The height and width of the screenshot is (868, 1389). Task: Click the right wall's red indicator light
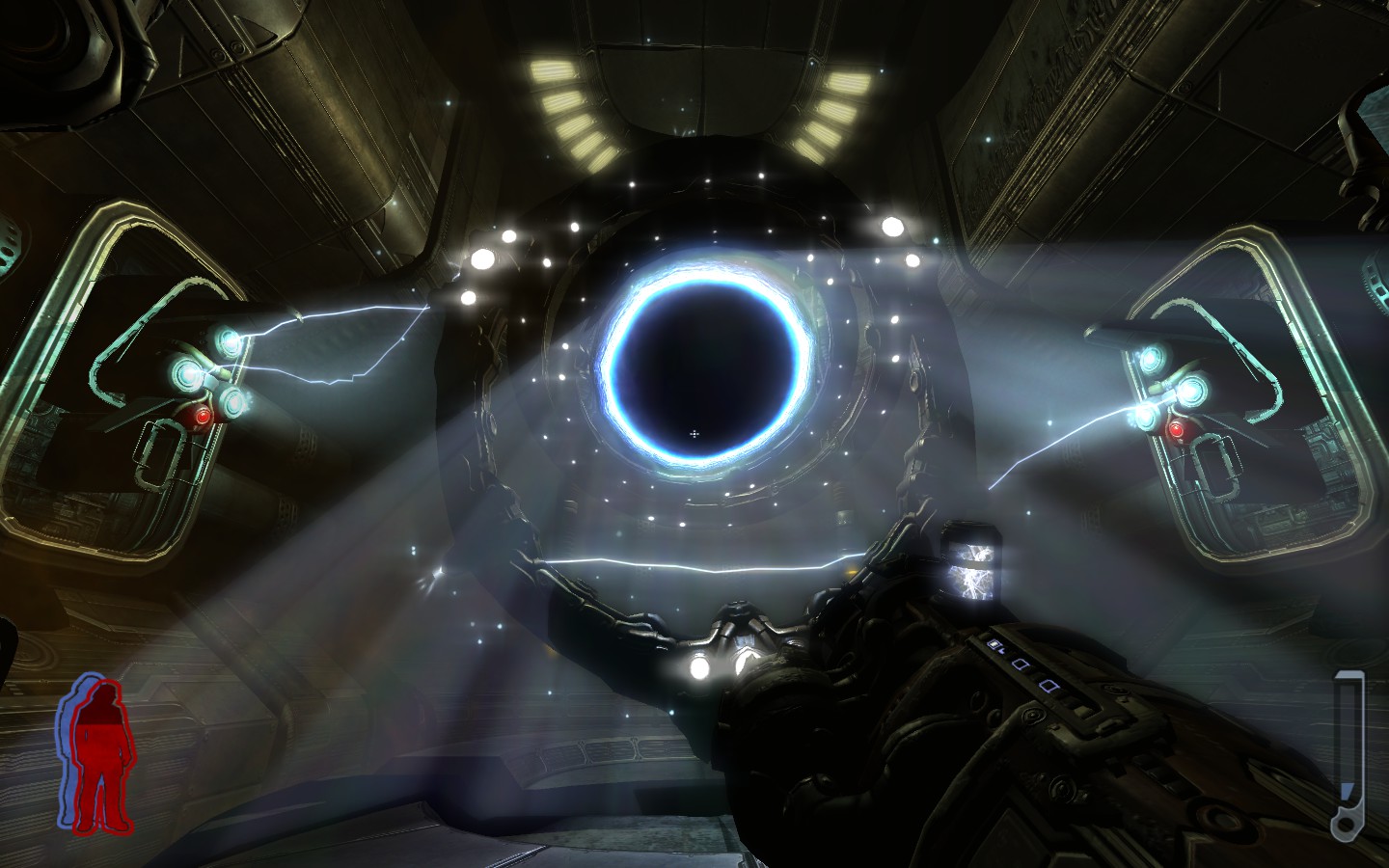click(1179, 429)
